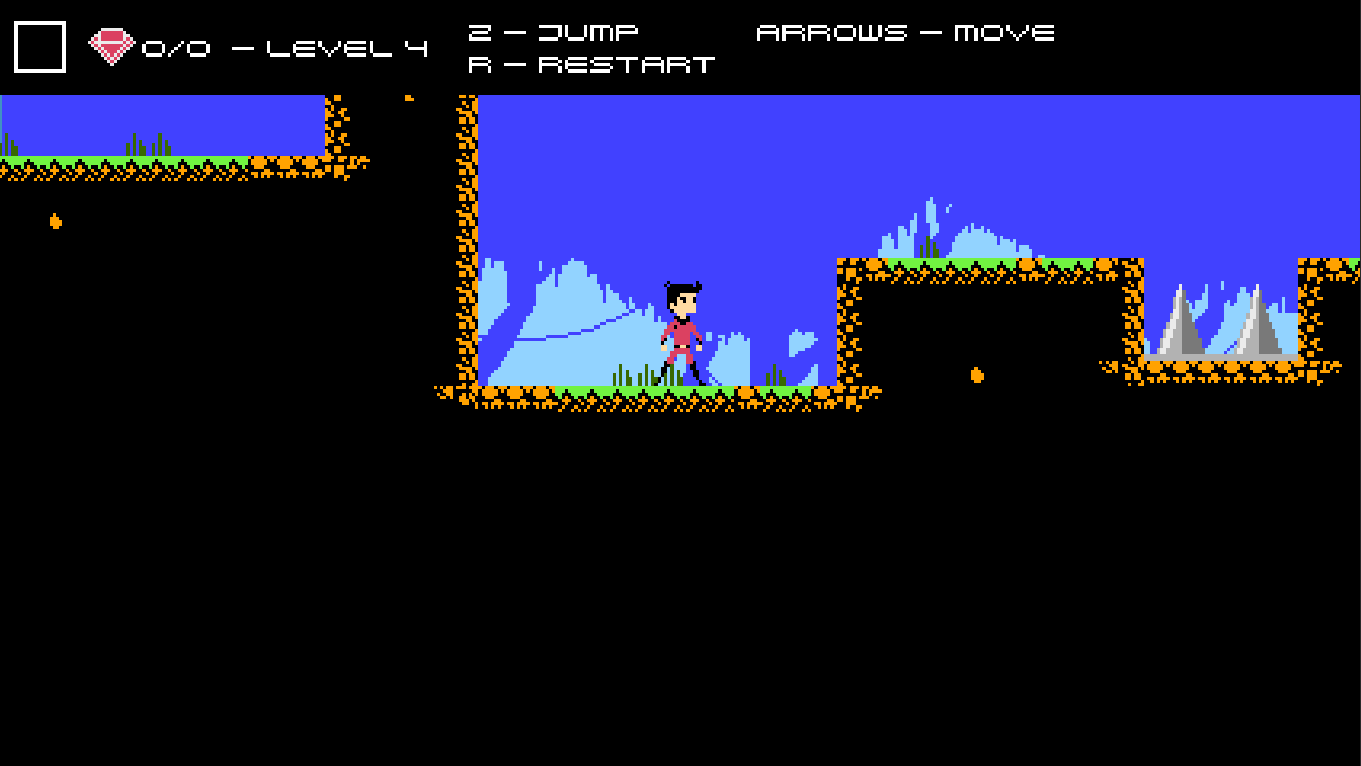Click the rightmost gray spike
Viewport: 1361px width, 766px height.
coord(1258,325)
